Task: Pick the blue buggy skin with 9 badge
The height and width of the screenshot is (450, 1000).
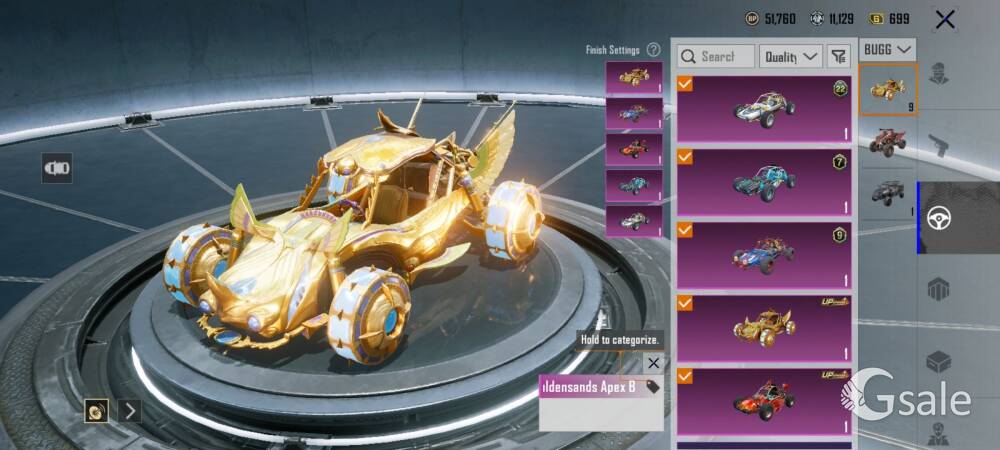Action: pos(764,255)
